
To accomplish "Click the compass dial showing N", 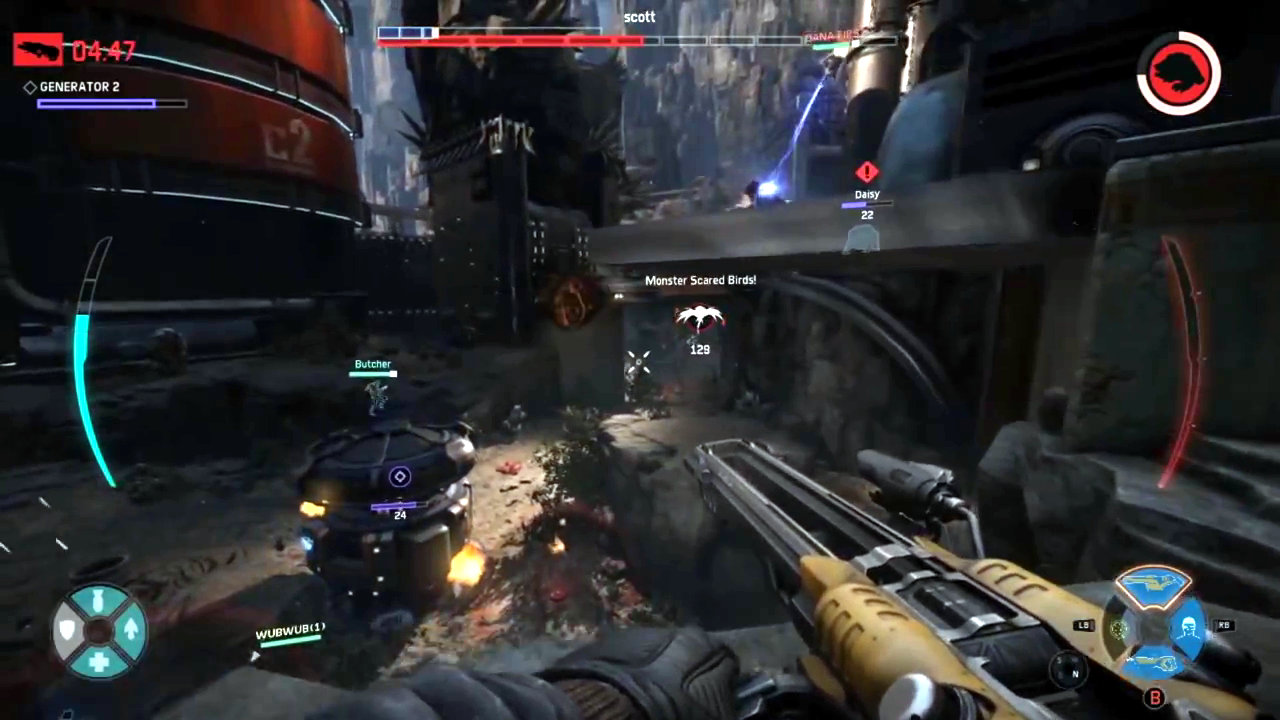I will (x=1066, y=667).
